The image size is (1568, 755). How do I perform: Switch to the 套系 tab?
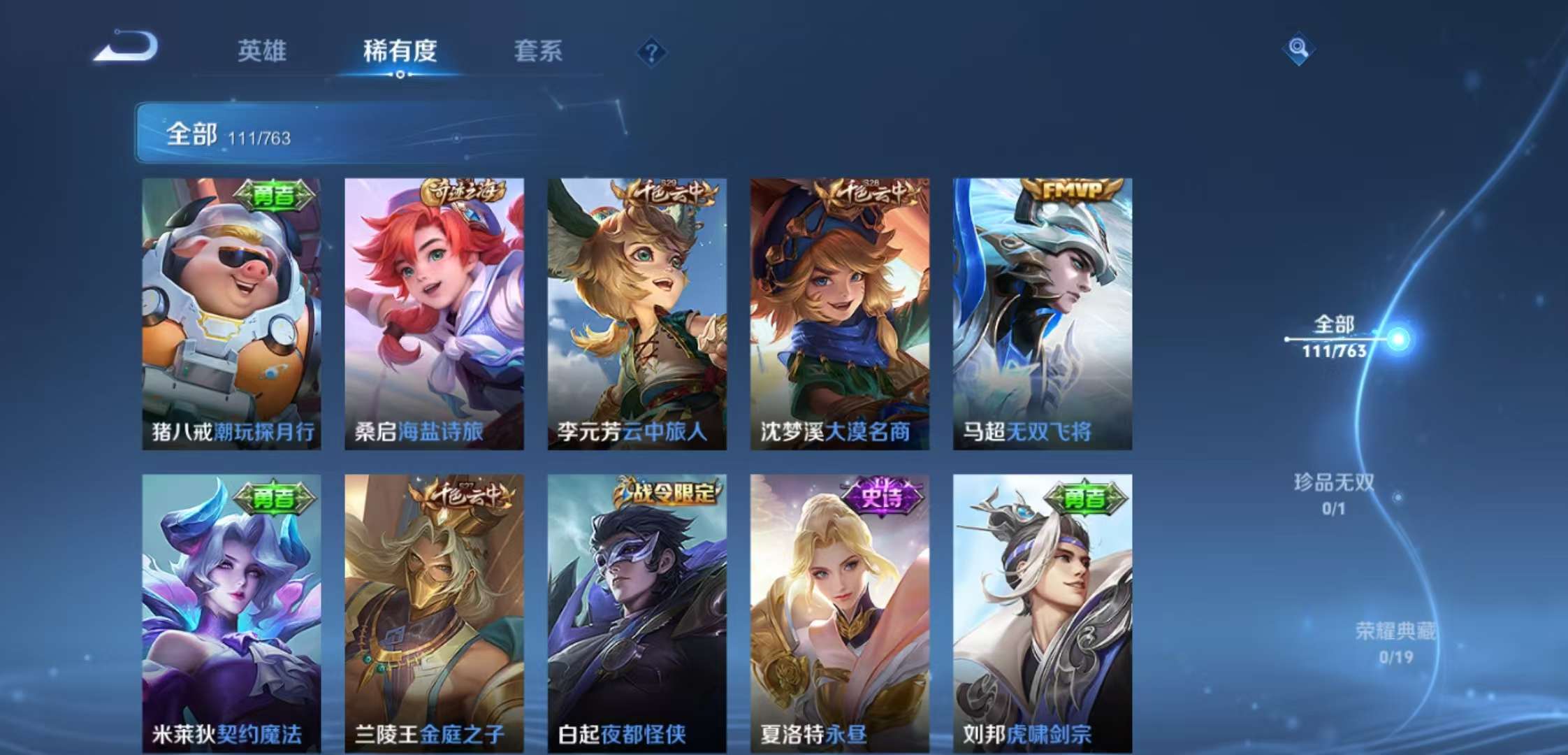(539, 52)
